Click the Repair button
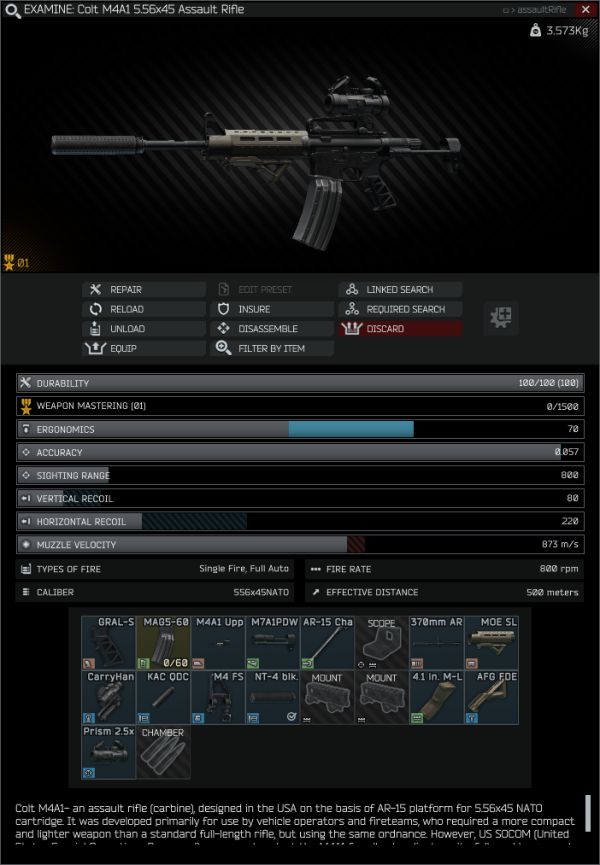600x865 pixels. [143, 290]
